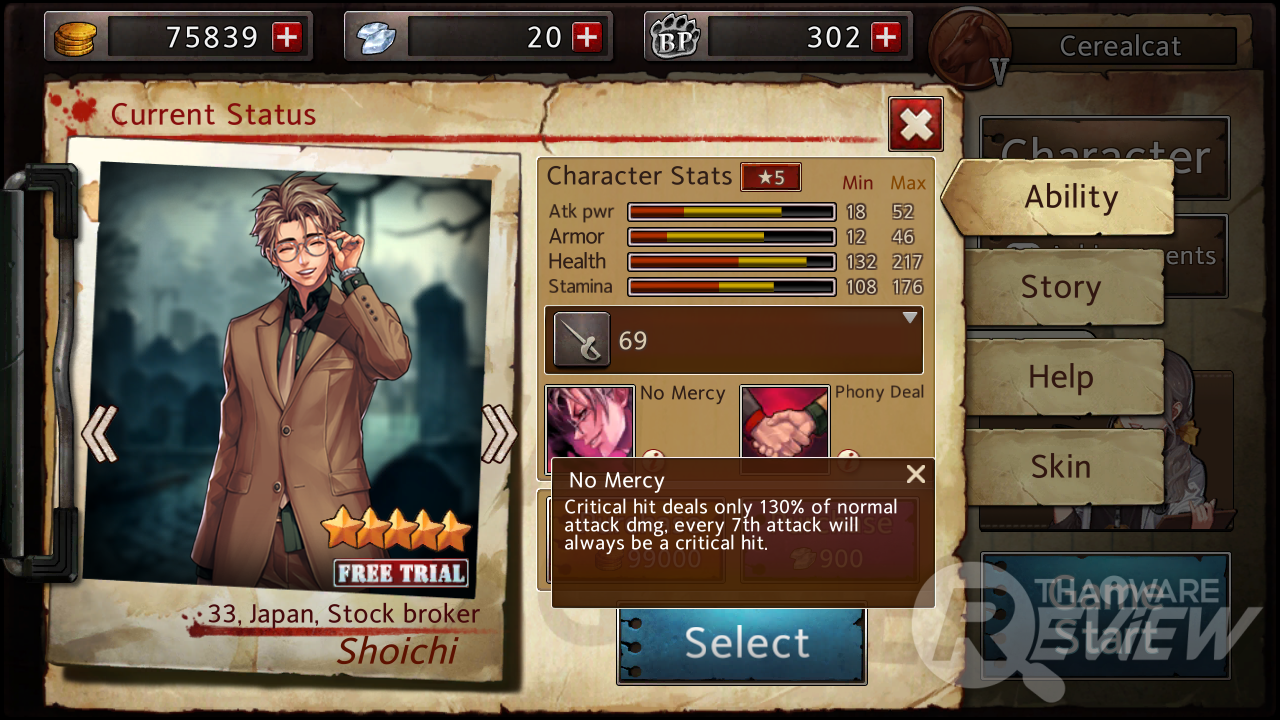Image resolution: width=1280 pixels, height=720 pixels.
Task: Expand the weapon dropdown showing 69
Action: tap(909, 319)
